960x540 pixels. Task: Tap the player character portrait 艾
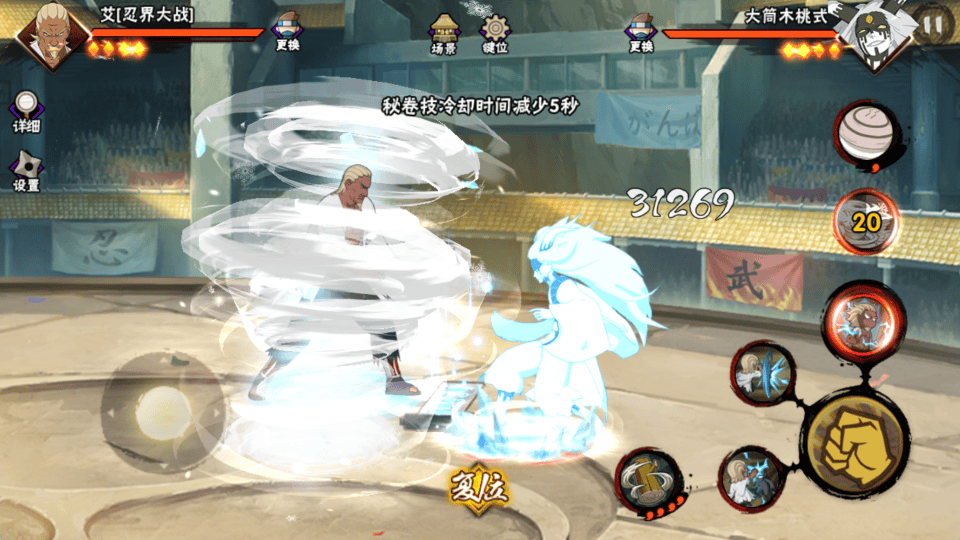click(47, 35)
